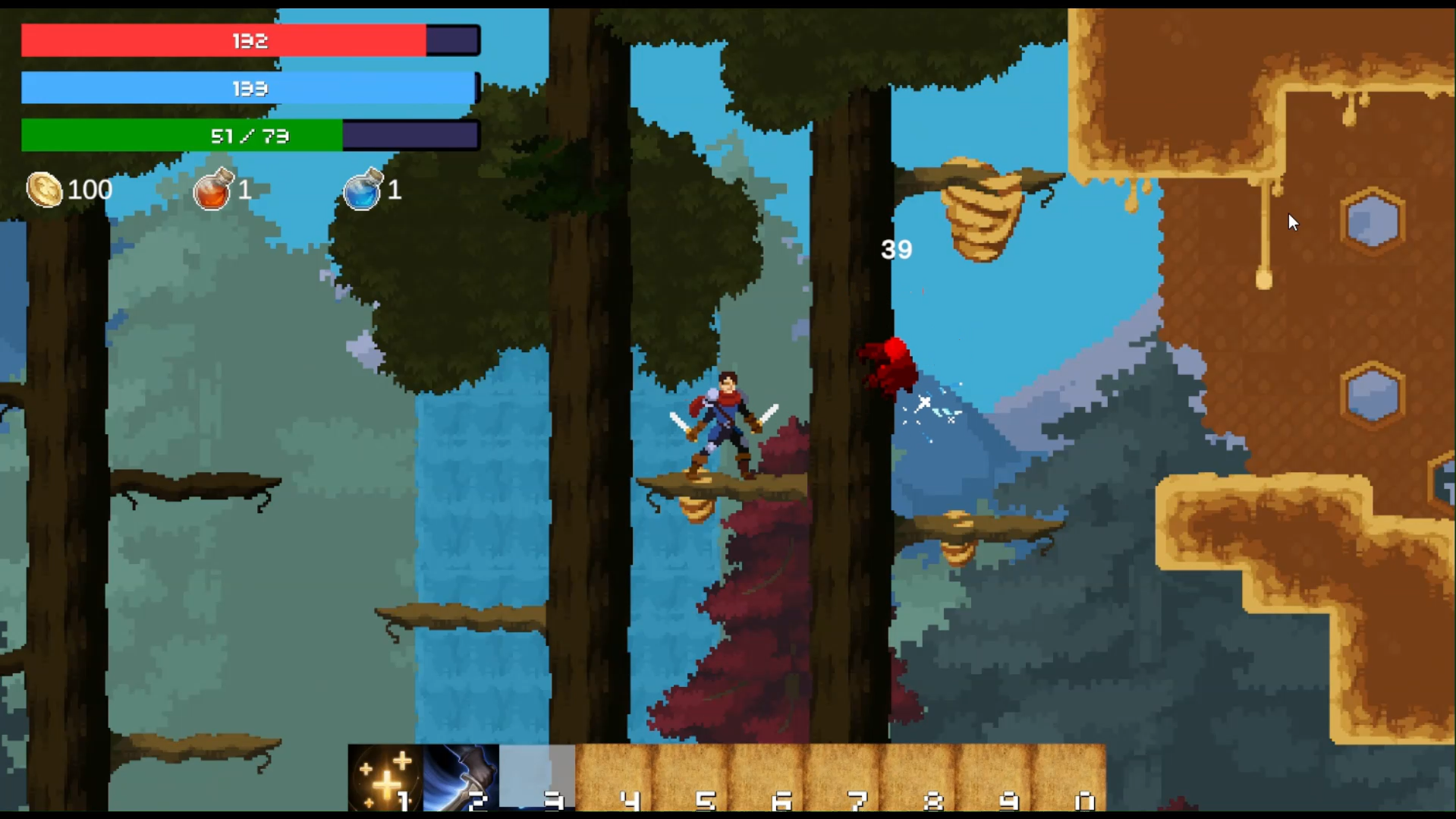The height and width of the screenshot is (819, 1456).
Task: Select the healing ability in hotbar slot 1
Action: 385,778
